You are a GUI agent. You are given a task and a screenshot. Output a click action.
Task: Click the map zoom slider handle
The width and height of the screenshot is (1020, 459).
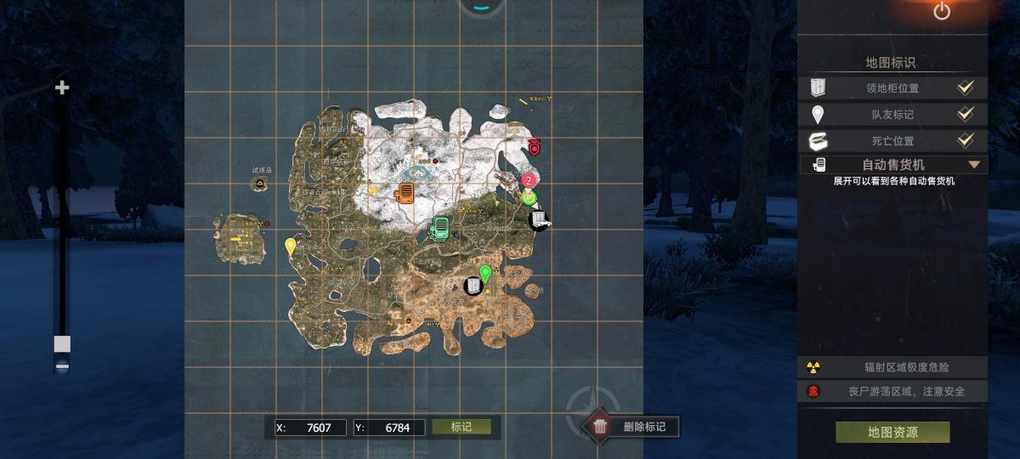tap(62, 344)
